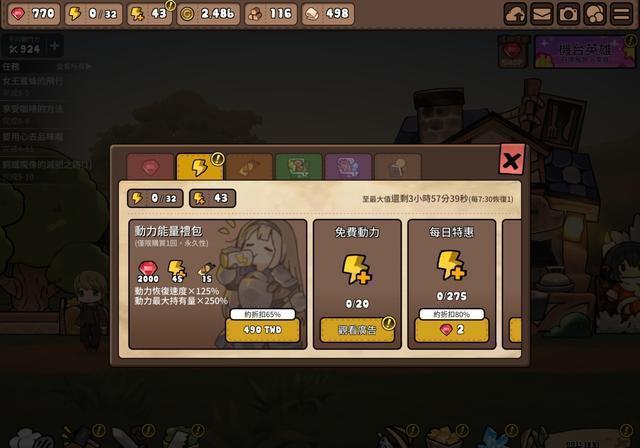Screen dimensions: 640x448
Task: Open the purple hero event banner
Action: (x=586, y=52)
